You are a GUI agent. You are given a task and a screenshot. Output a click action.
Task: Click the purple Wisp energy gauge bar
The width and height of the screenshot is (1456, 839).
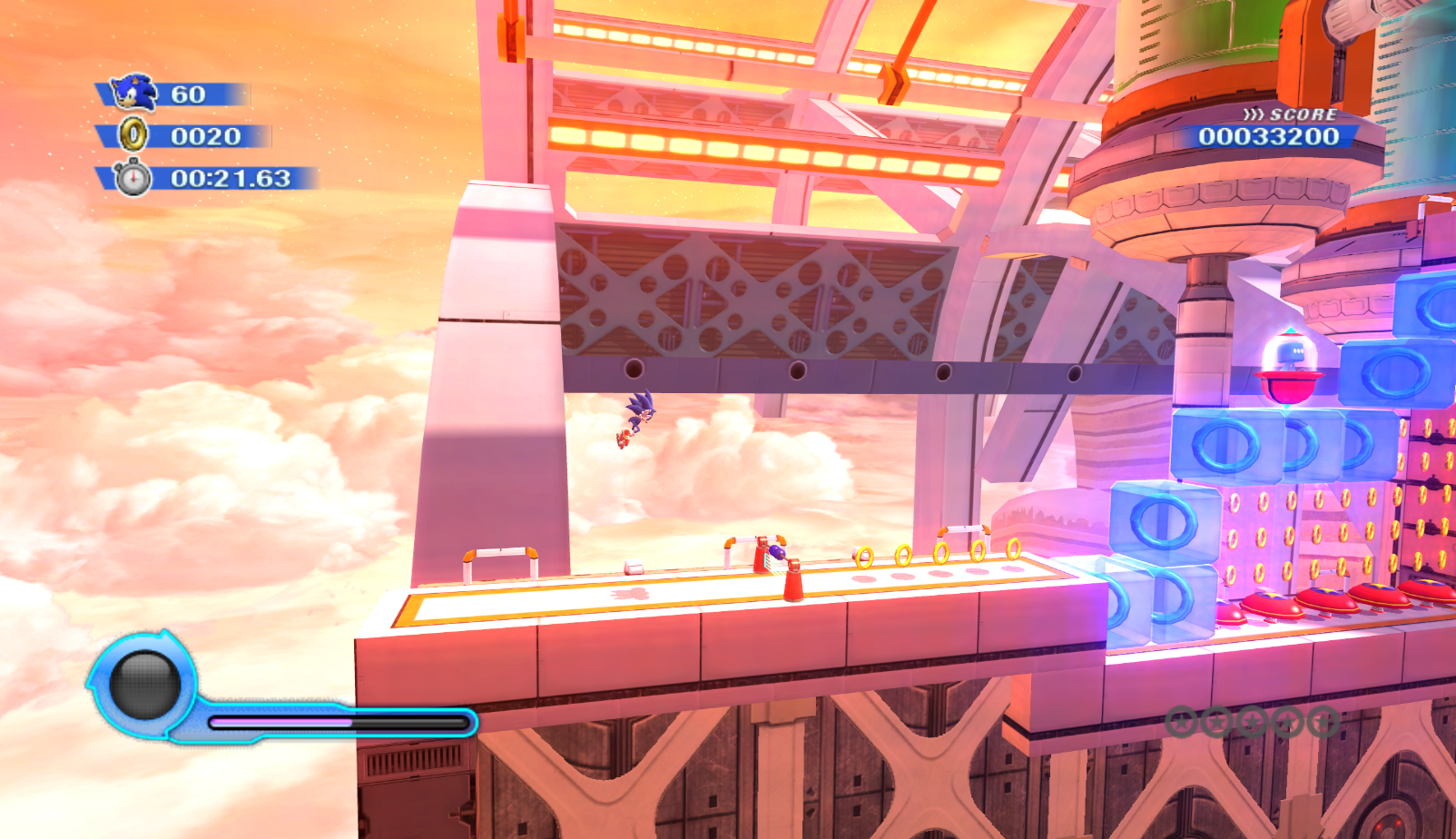[x=281, y=720]
